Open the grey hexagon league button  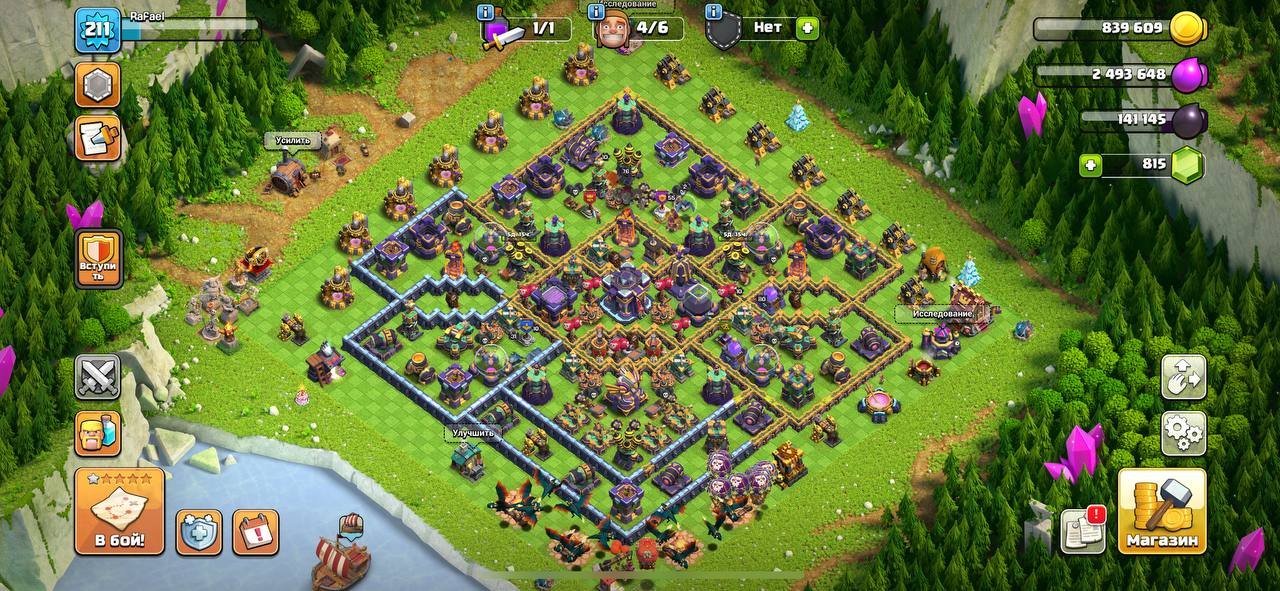97,86
